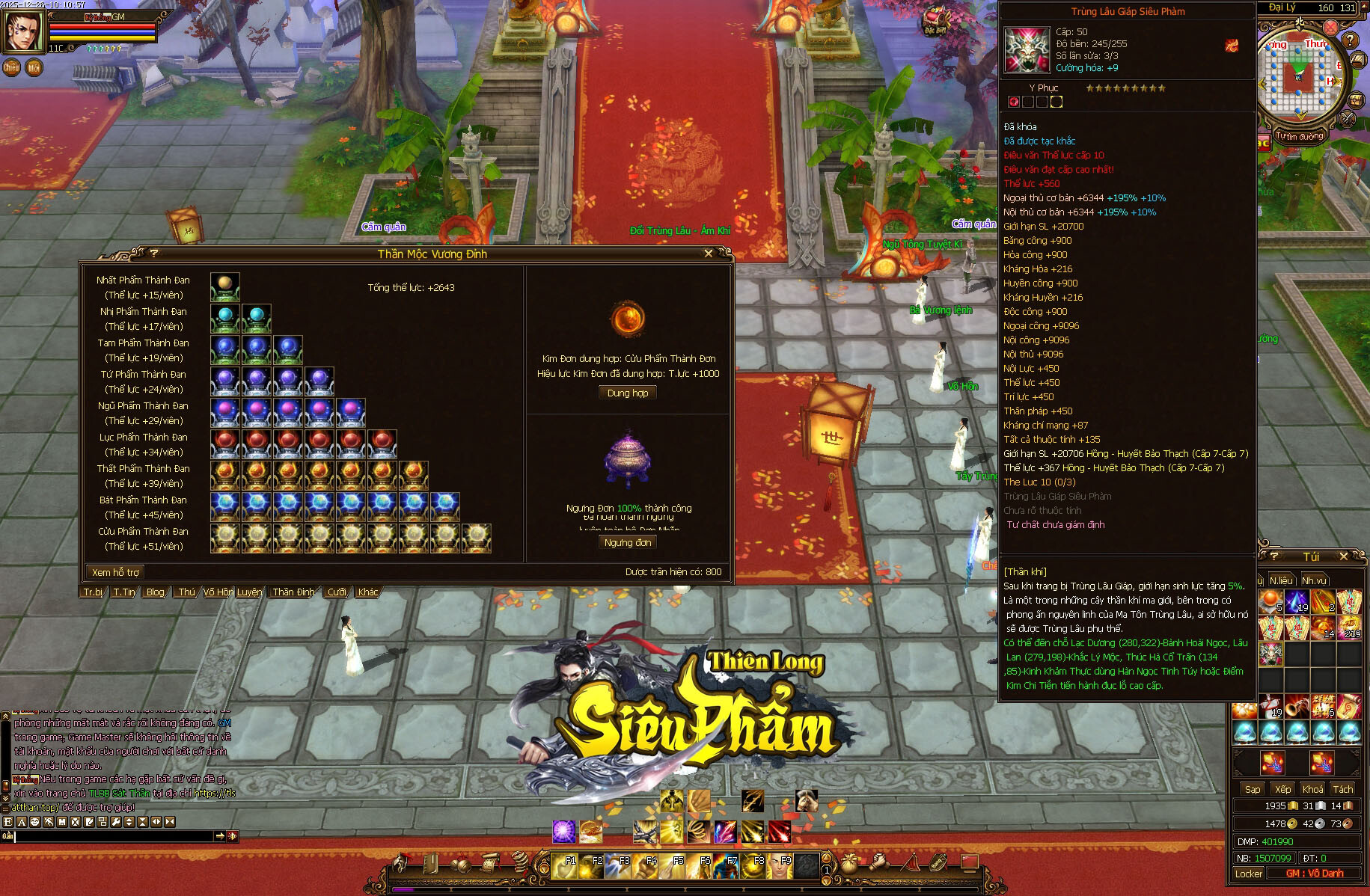Open the Locker button

(1248, 874)
